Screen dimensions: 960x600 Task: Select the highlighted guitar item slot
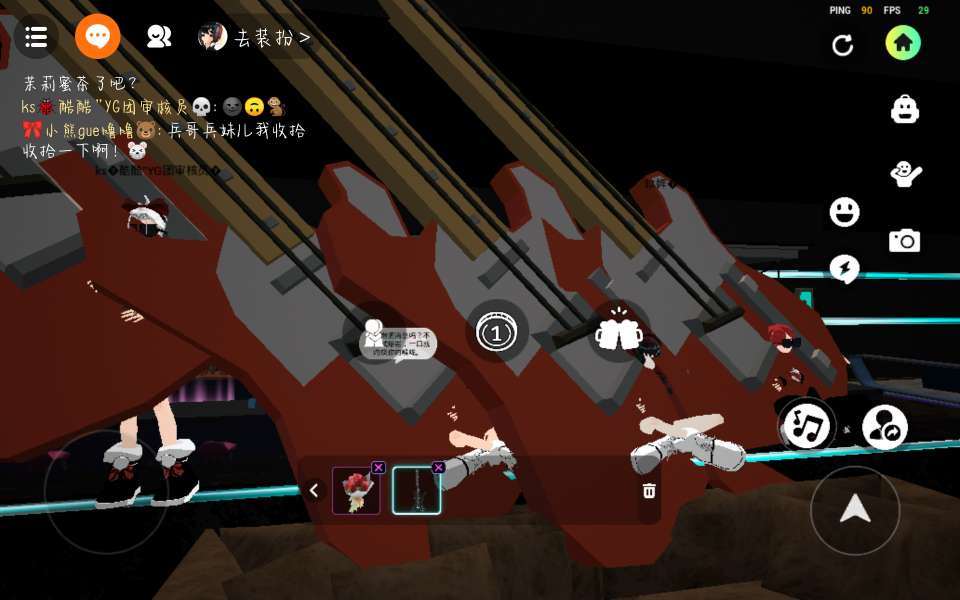pos(416,491)
